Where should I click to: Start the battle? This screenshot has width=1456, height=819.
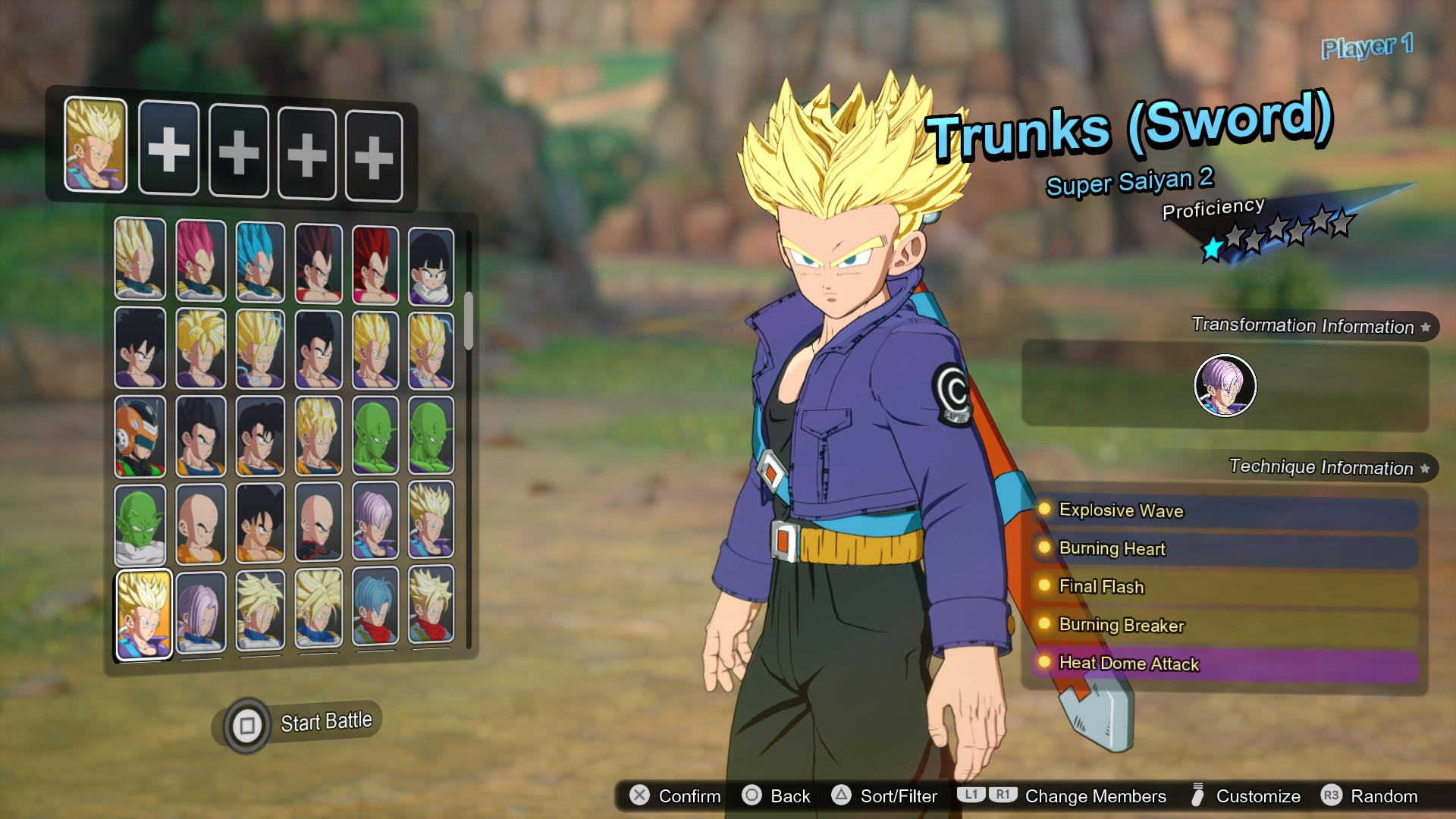[303, 723]
